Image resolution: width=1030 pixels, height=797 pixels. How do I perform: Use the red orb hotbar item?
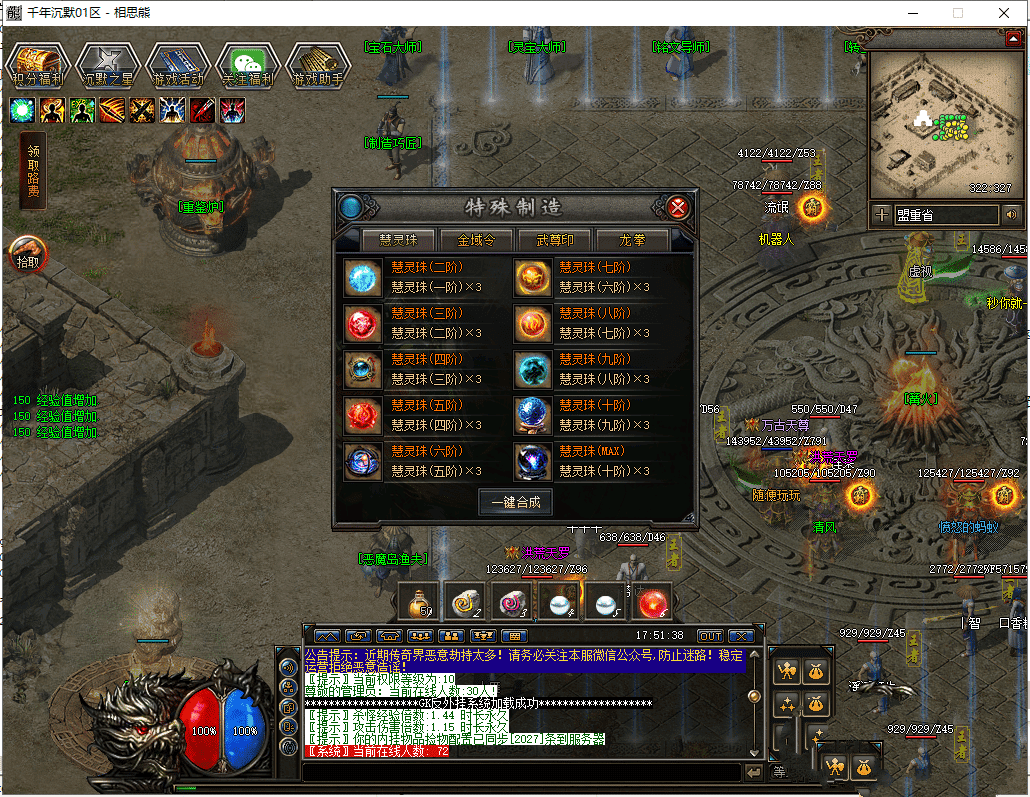click(x=653, y=601)
